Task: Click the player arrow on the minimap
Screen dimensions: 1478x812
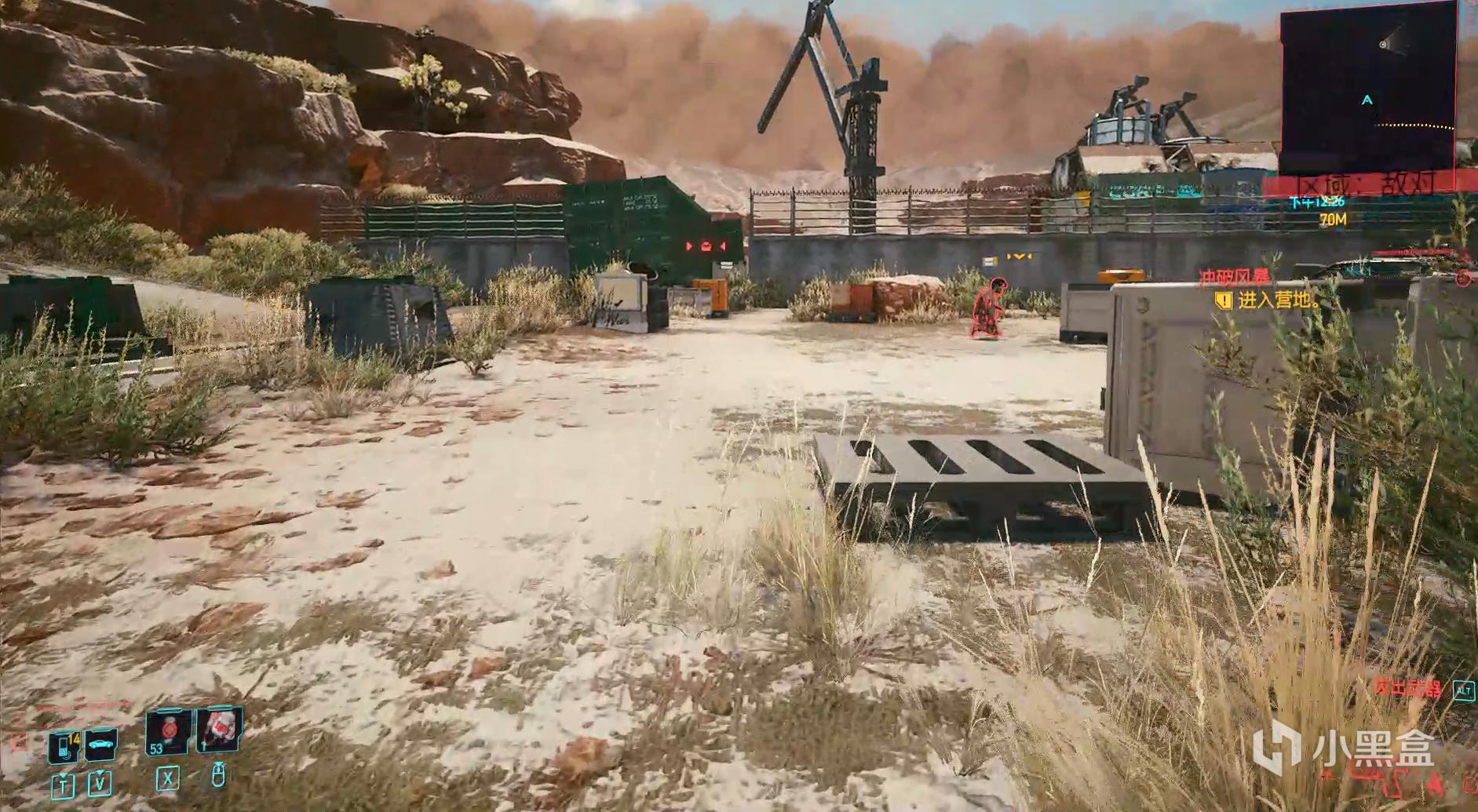Action: (x=1367, y=100)
